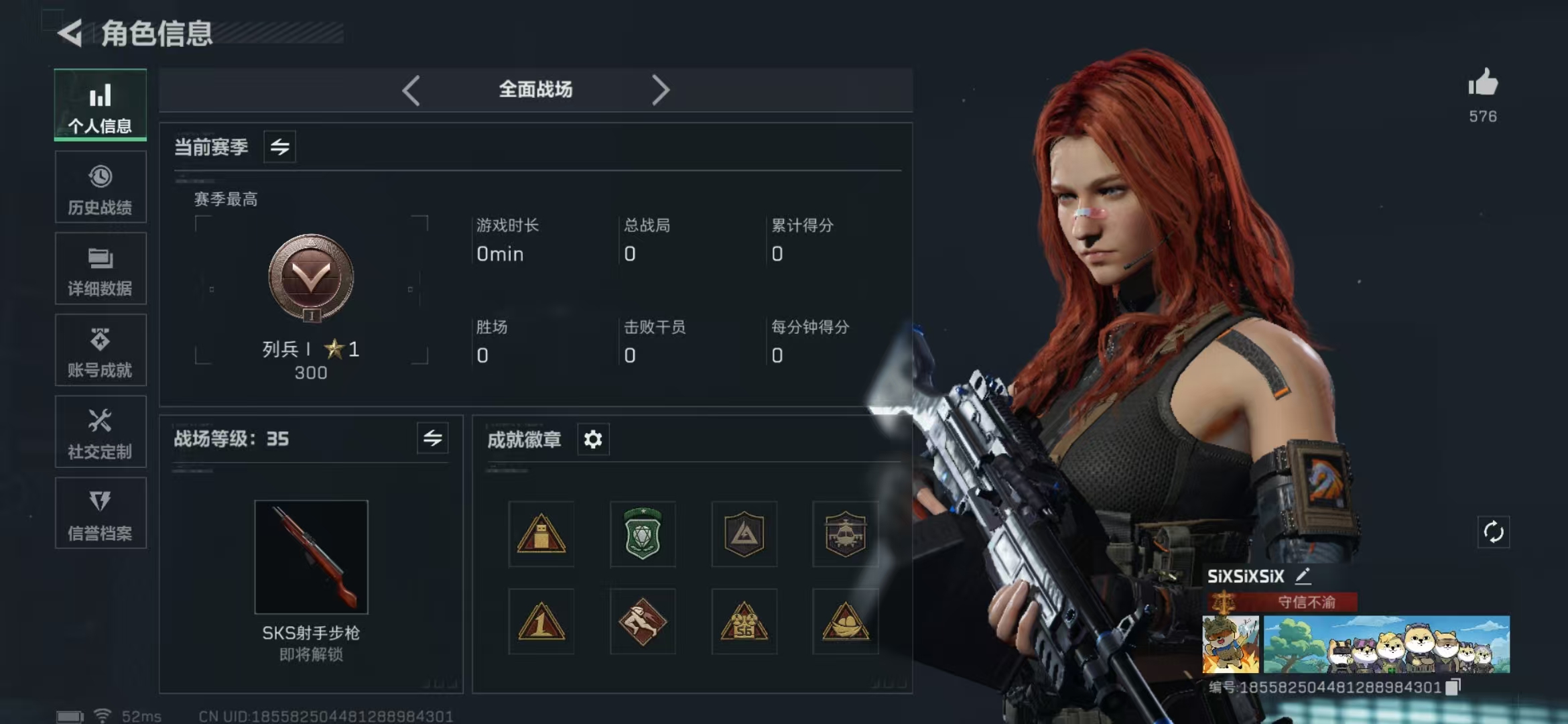
Task: Edit the SiXSiXSiX player name
Action: tap(1303, 576)
